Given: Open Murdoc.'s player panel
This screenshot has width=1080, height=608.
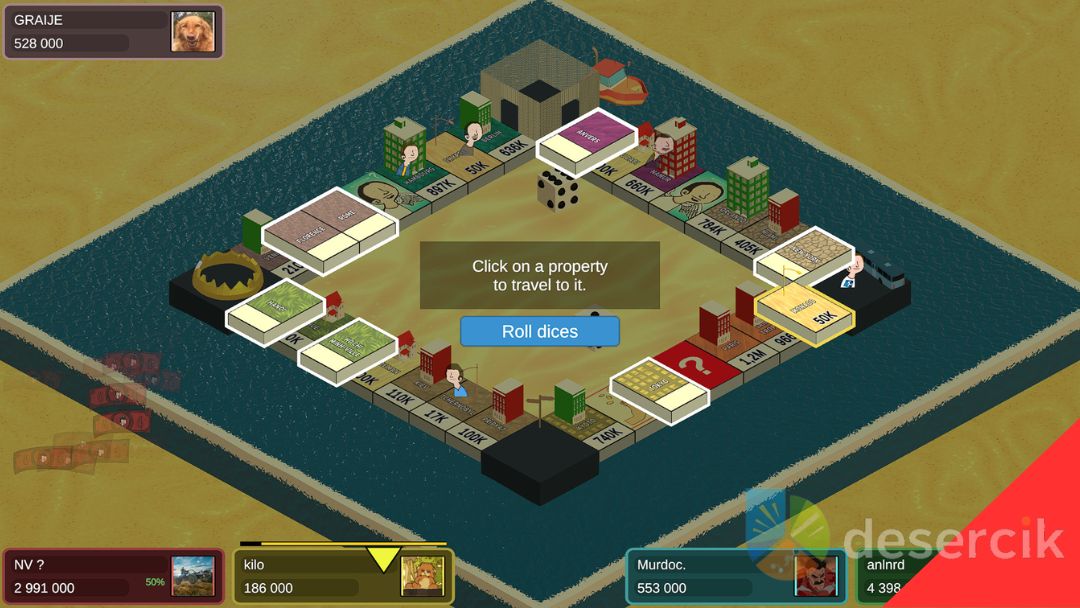Looking at the screenshot, I should tap(735, 577).
